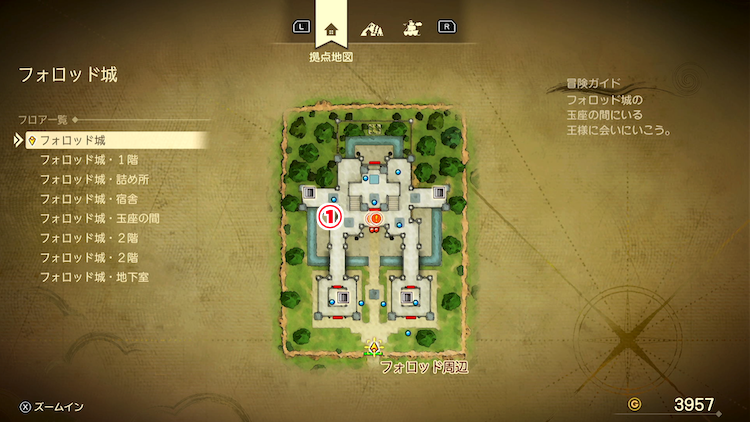View the フォロッド城・地下室 floor
The height and width of the screenshot is (422, 750).
coord(95,276)
